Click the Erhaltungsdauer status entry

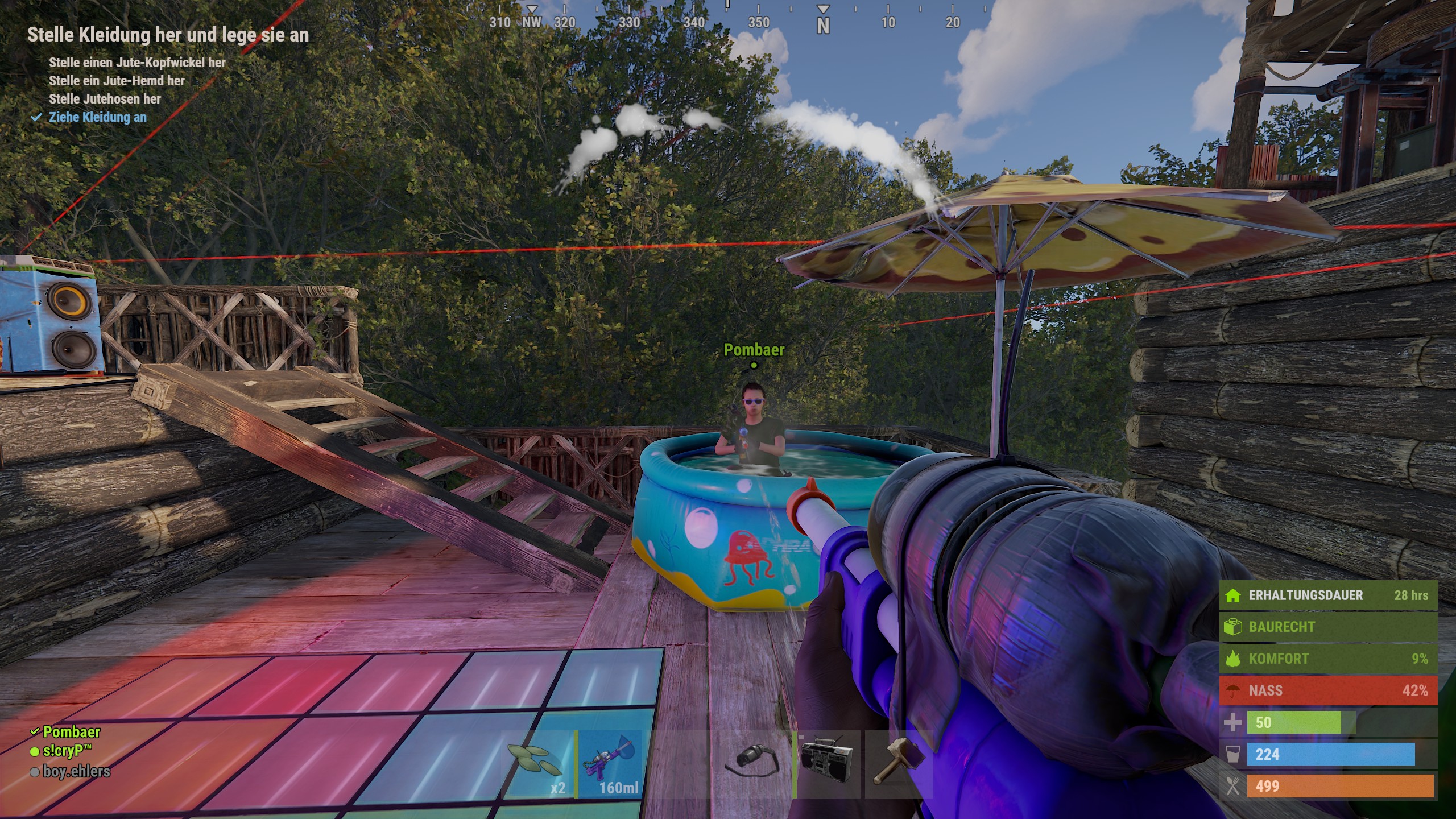(1327, 595)
